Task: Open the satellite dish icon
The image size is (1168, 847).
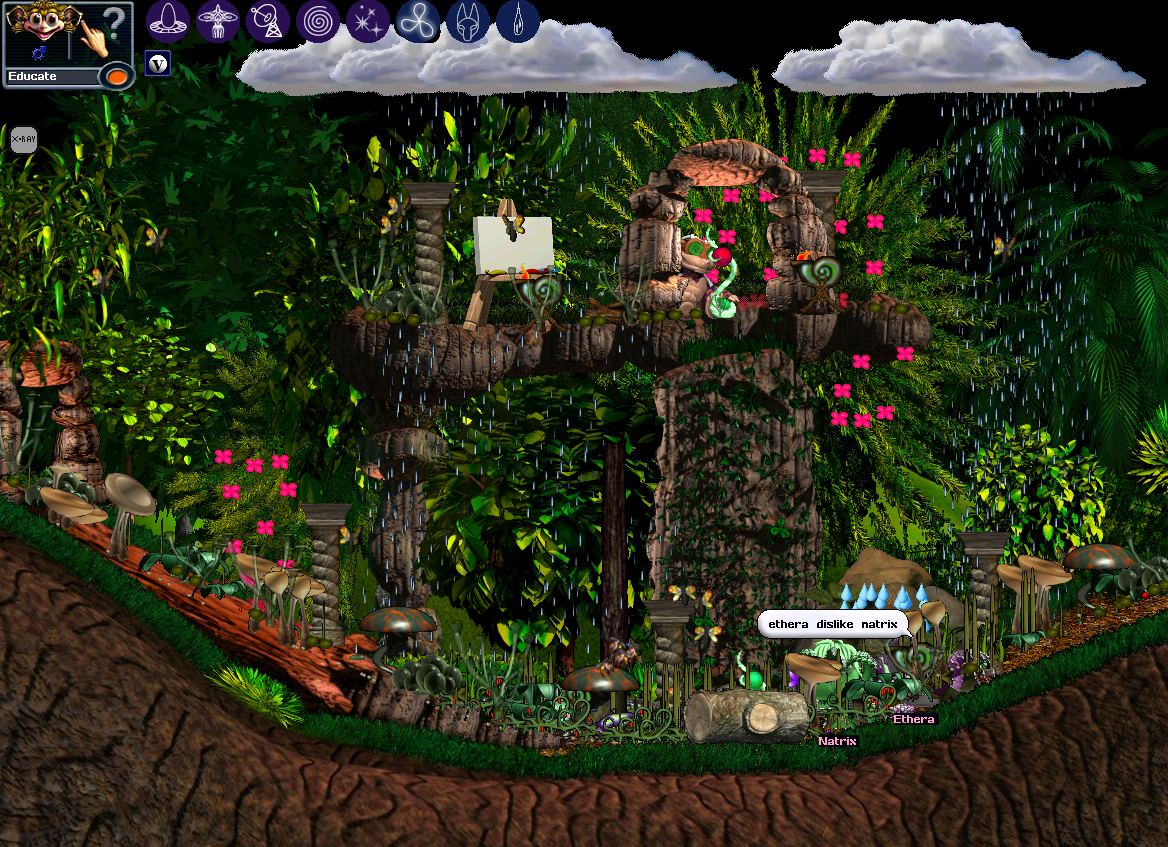Action: 268,20
